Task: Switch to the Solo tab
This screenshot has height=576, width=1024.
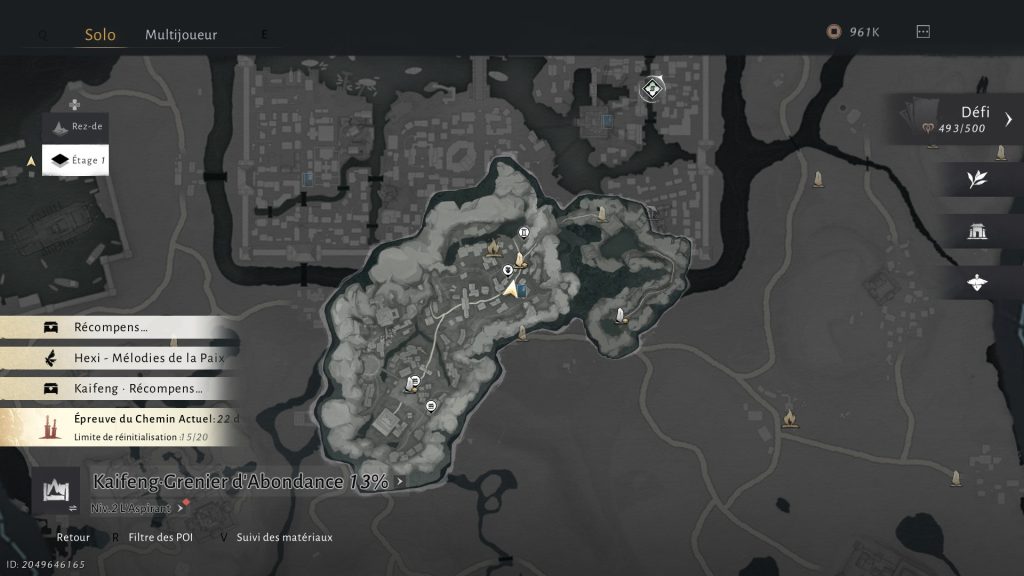Action: click(99, 34)
